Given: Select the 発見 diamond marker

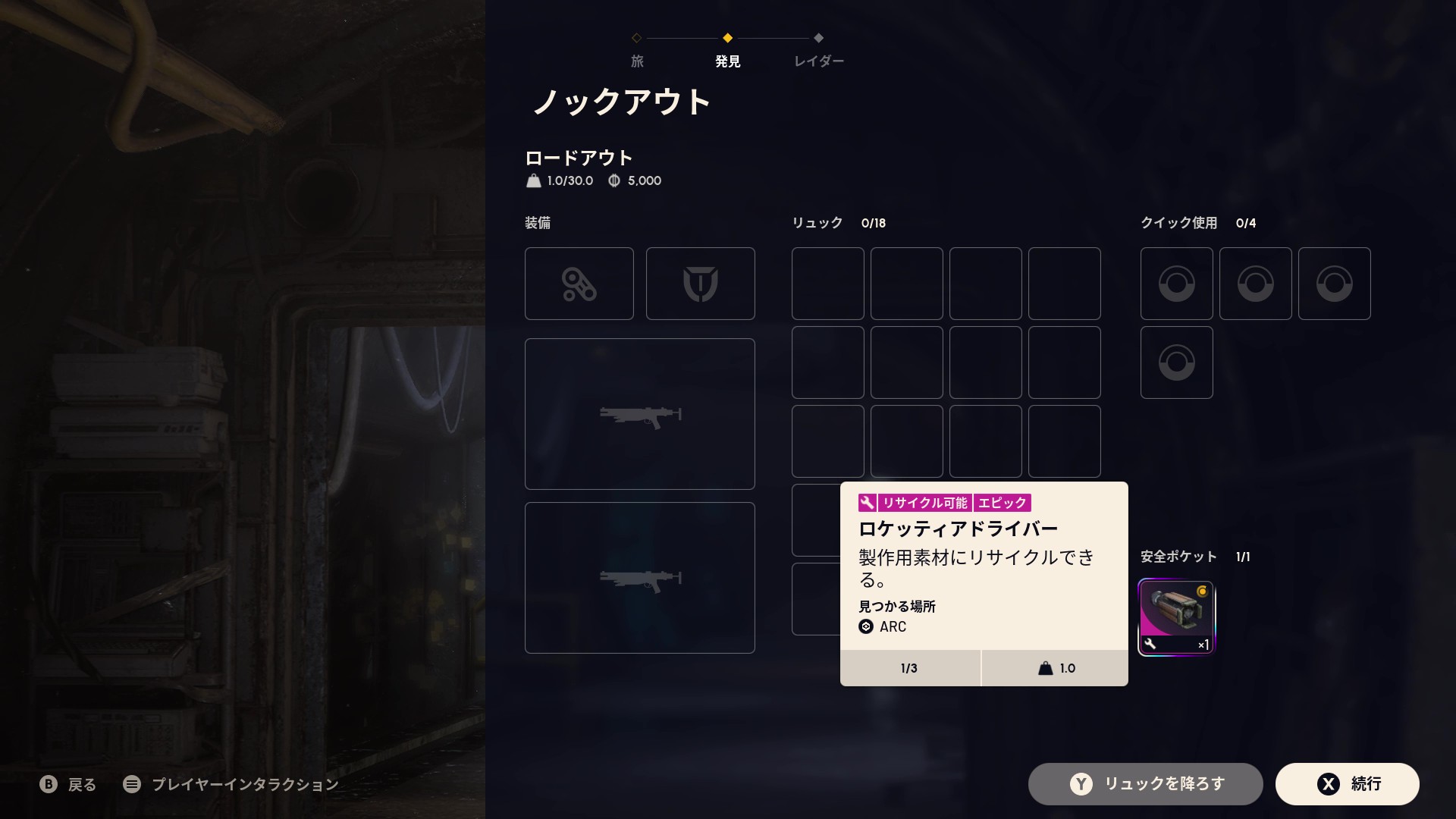Looking at the screenshot, I should (x=727, y=39).
